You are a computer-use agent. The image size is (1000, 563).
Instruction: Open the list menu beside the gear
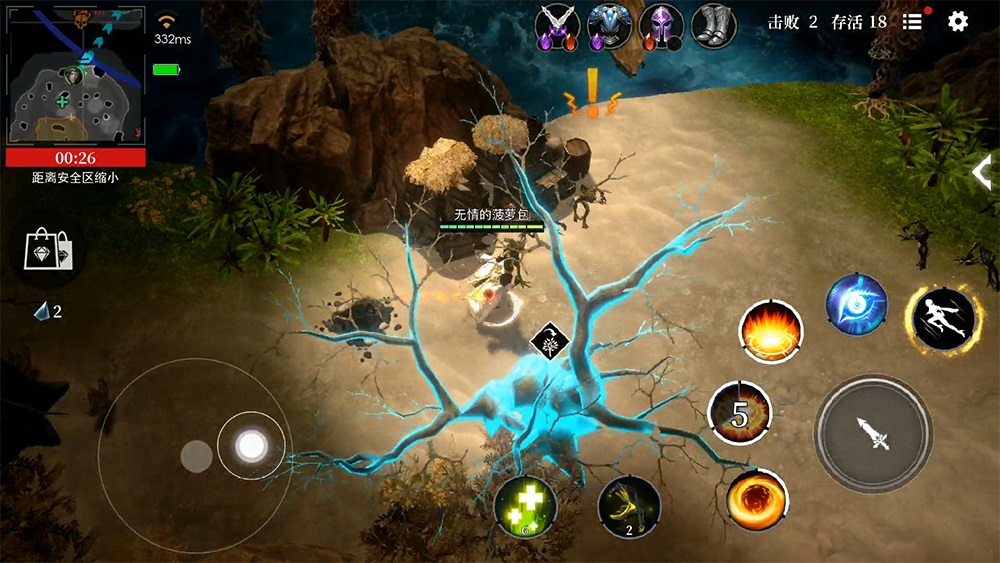pos(912,22)
